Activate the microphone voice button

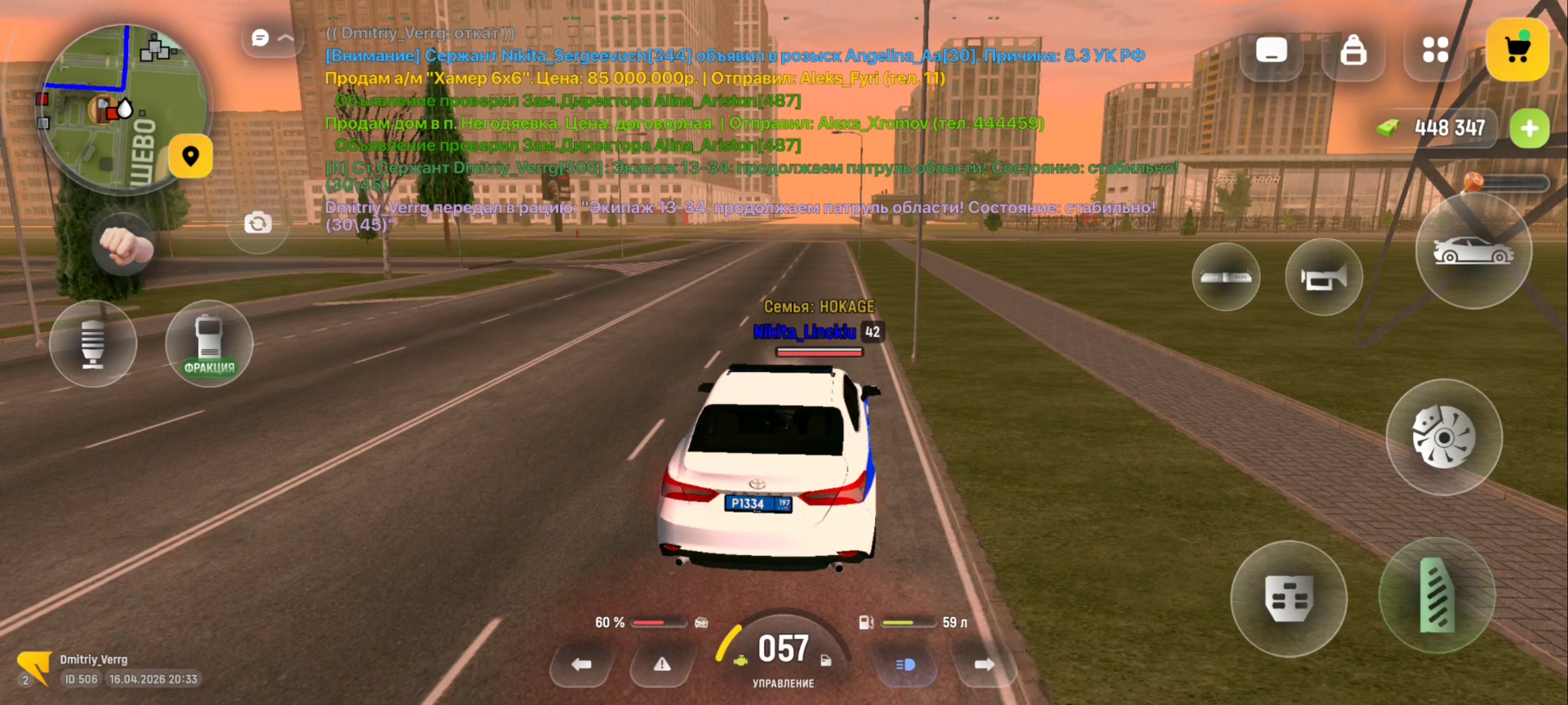tap(93, 344)
